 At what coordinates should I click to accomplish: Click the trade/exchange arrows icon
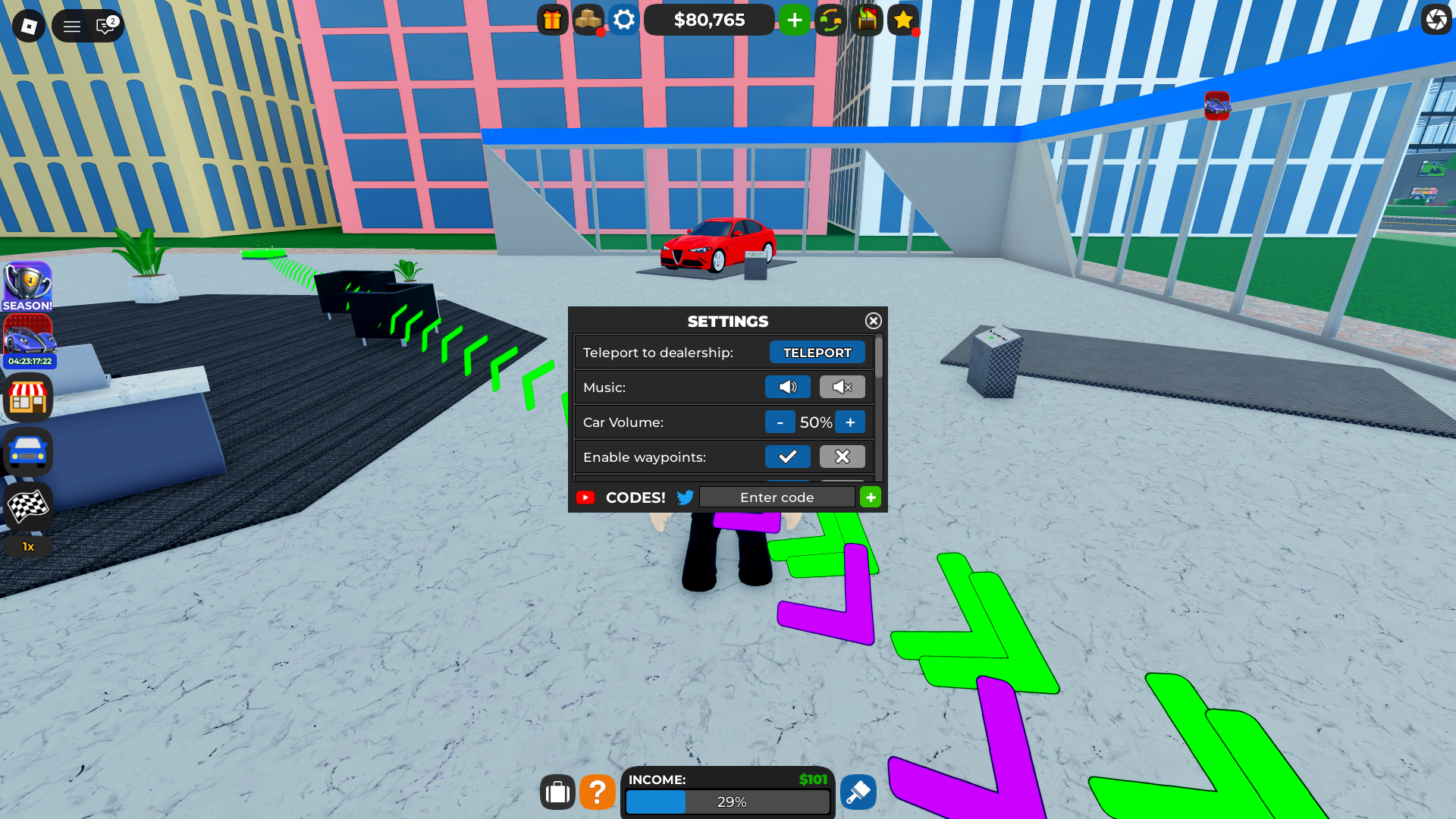(830, 20)
